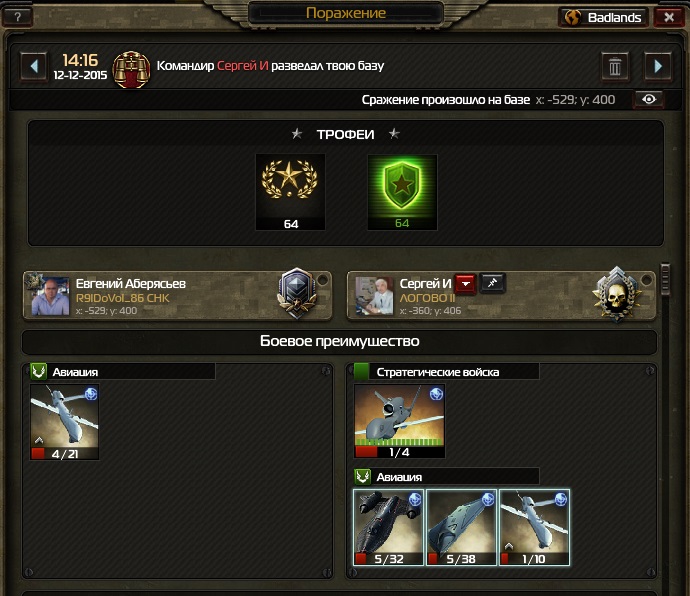690x596 pixels.
Task: Open the red dropdown next to Сергей И
Action: 465,284
